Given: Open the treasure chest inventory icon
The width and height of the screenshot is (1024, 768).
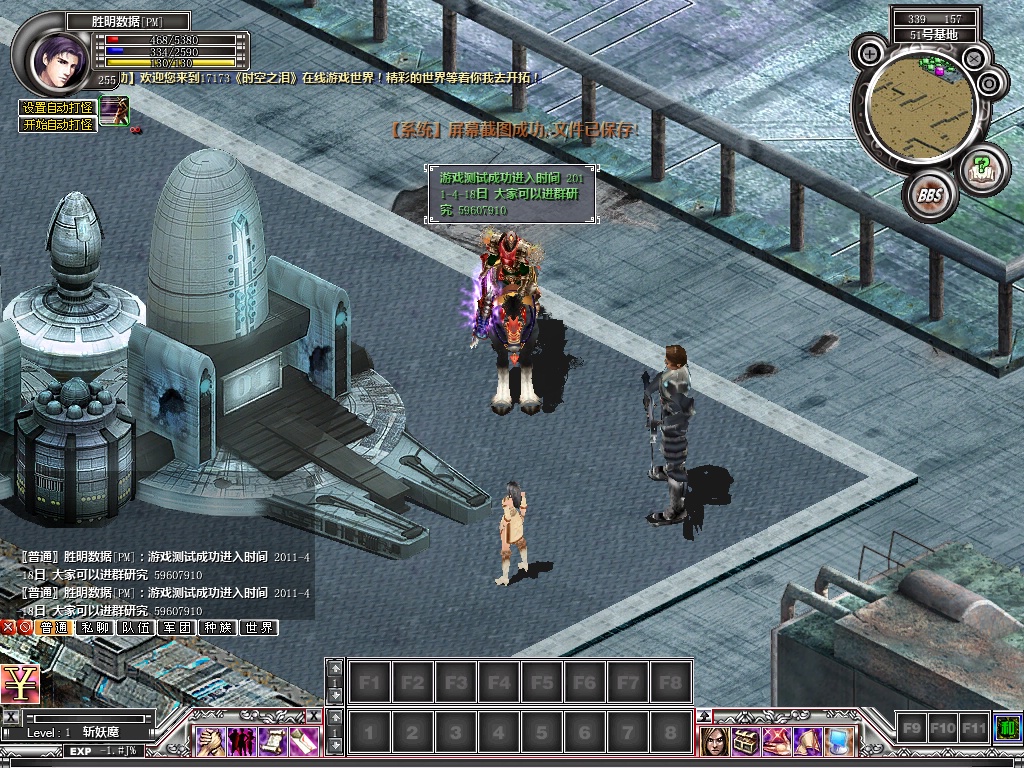Looking at the screenshot, I should [745, 741].
